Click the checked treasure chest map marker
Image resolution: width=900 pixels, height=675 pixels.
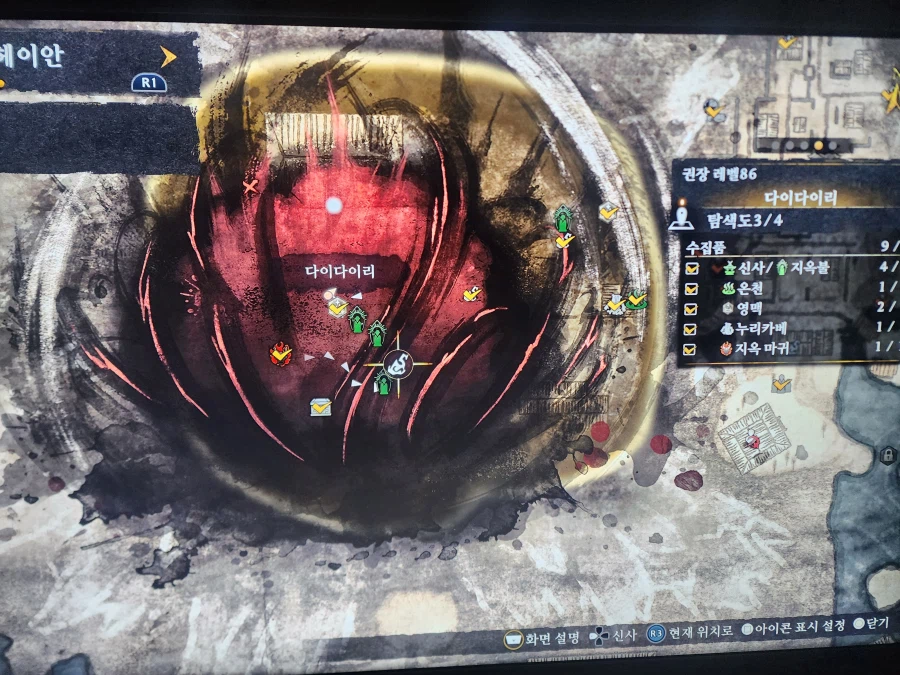pyautogui.click(x=320, y=407)
